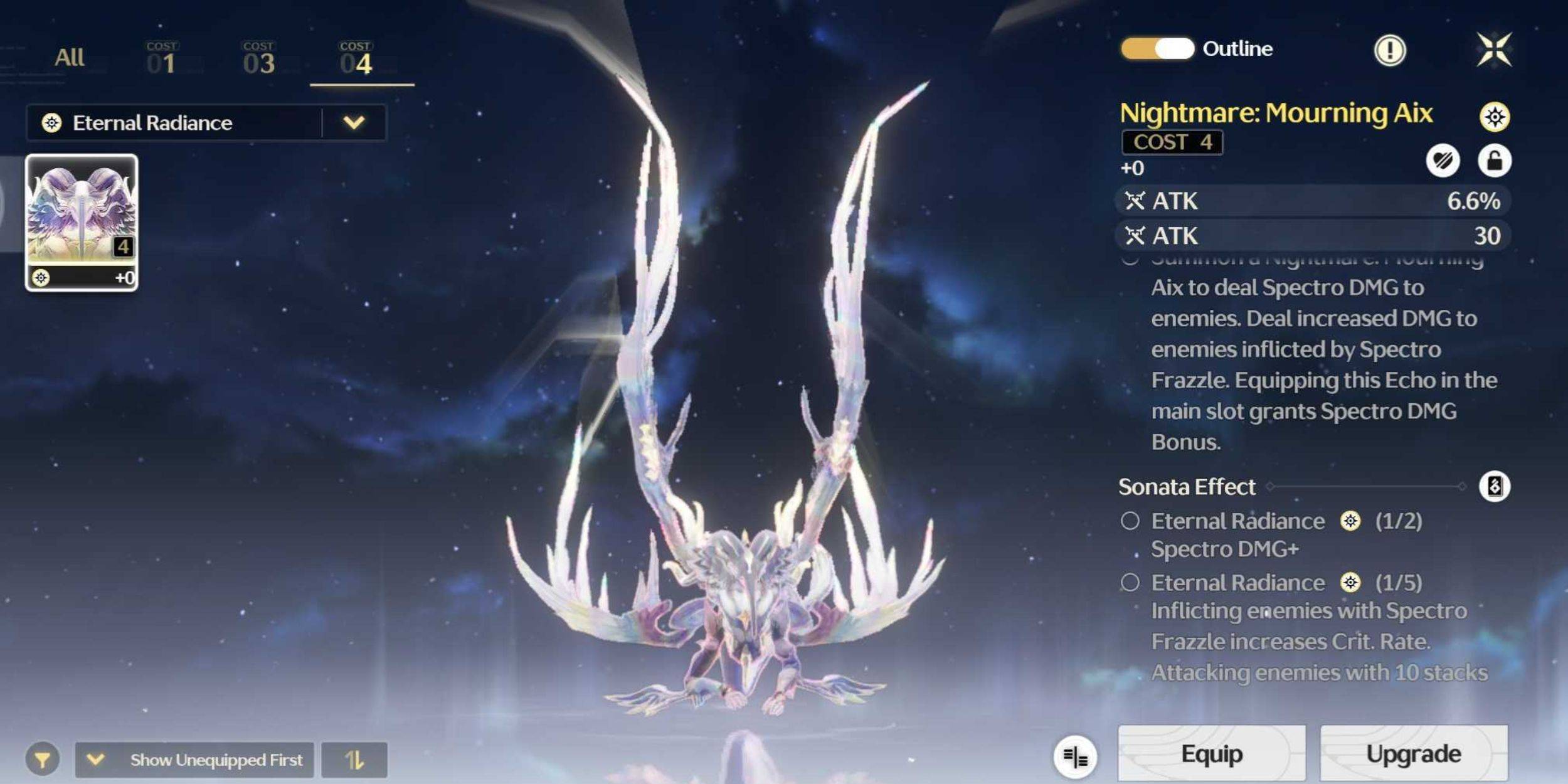Expand the Eternal Radiance set dropdown
1568x784 pixels.
[x=353, y=122]
